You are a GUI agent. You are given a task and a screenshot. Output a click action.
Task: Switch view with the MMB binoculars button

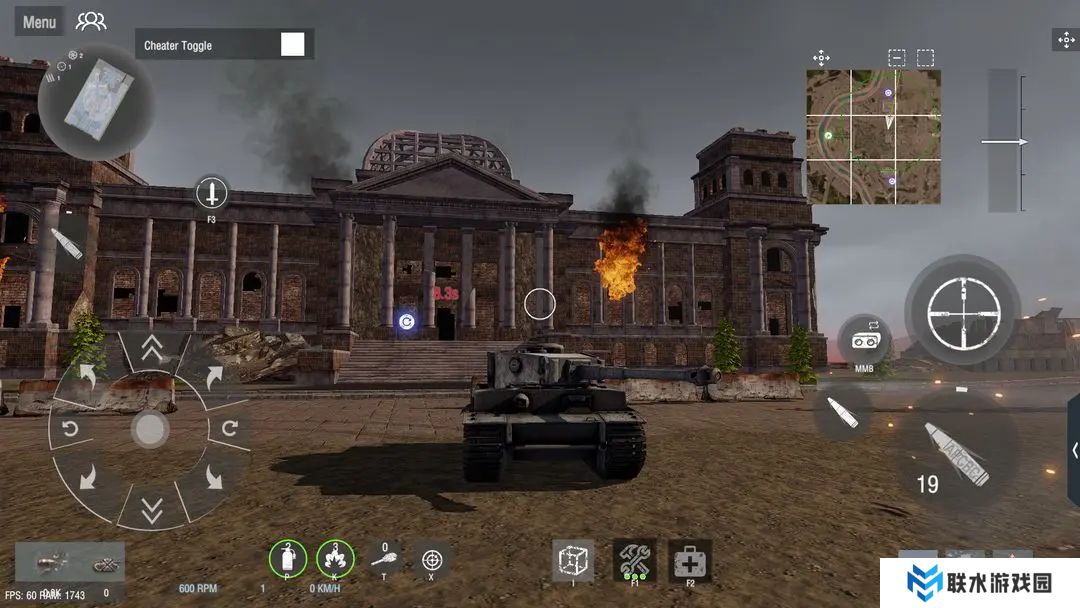[x=864, y=341]
